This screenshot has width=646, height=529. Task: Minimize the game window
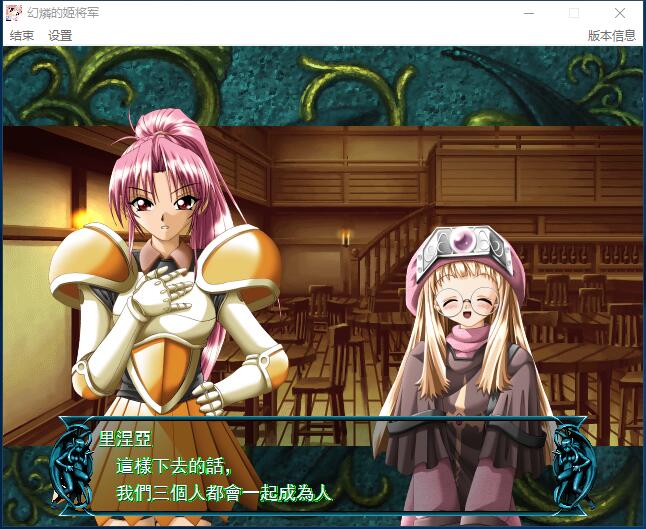[x=528, y=13]
